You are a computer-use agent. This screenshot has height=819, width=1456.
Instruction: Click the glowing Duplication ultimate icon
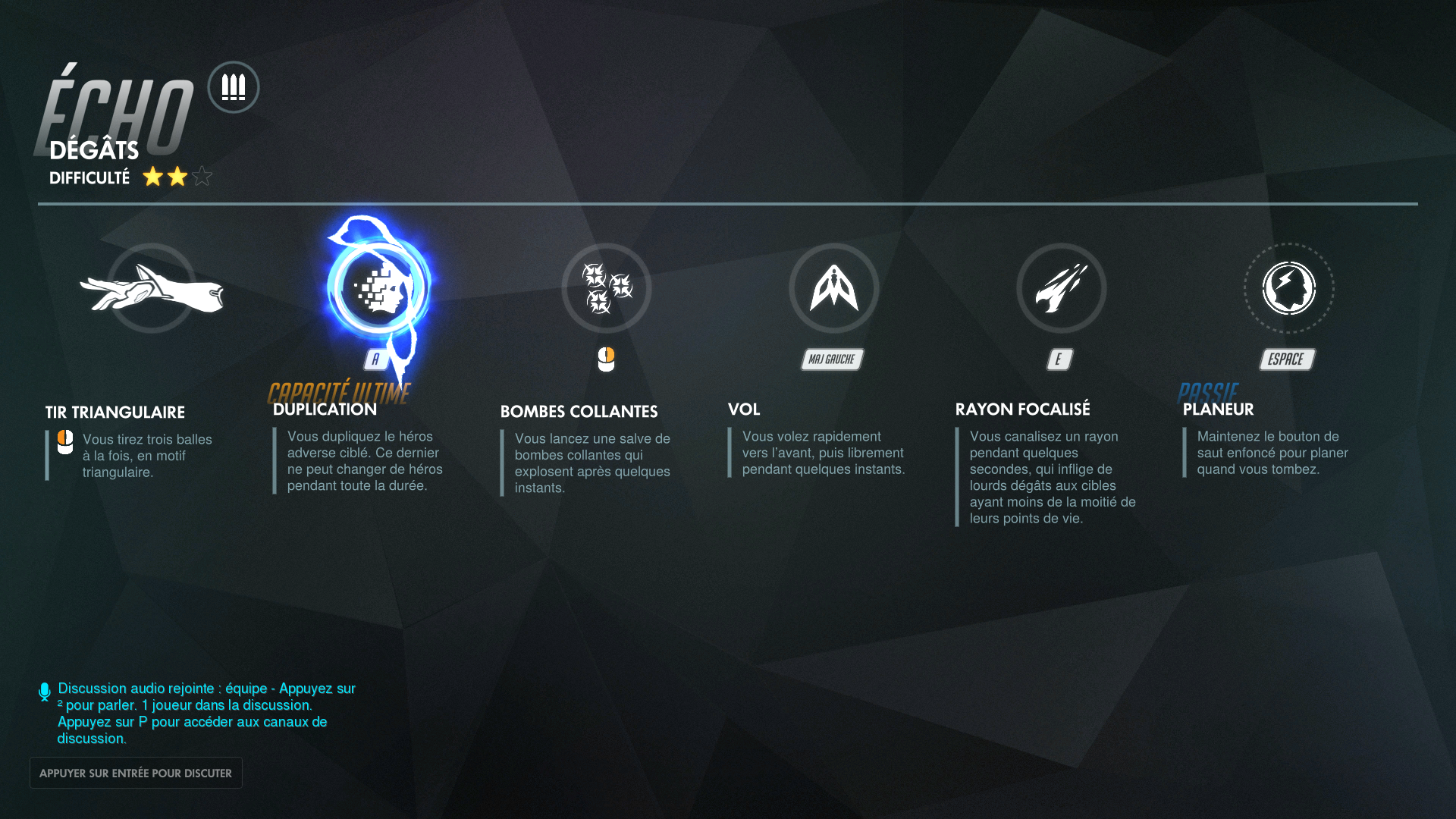[x=377, y=288]
